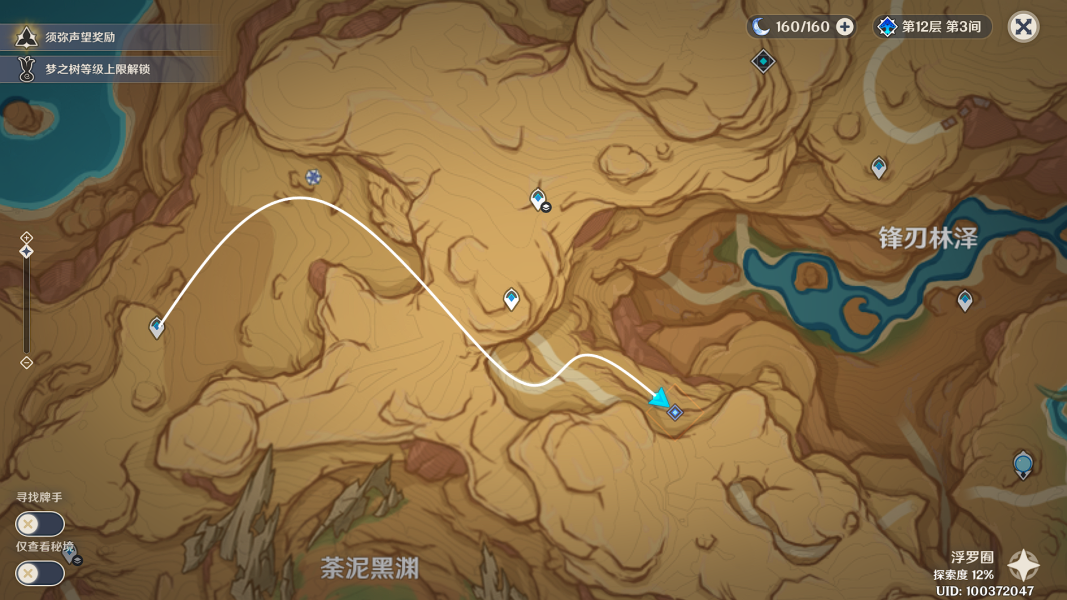Close the map with the X button
Screen dimensions: 1067x600
pos(1023,27)
